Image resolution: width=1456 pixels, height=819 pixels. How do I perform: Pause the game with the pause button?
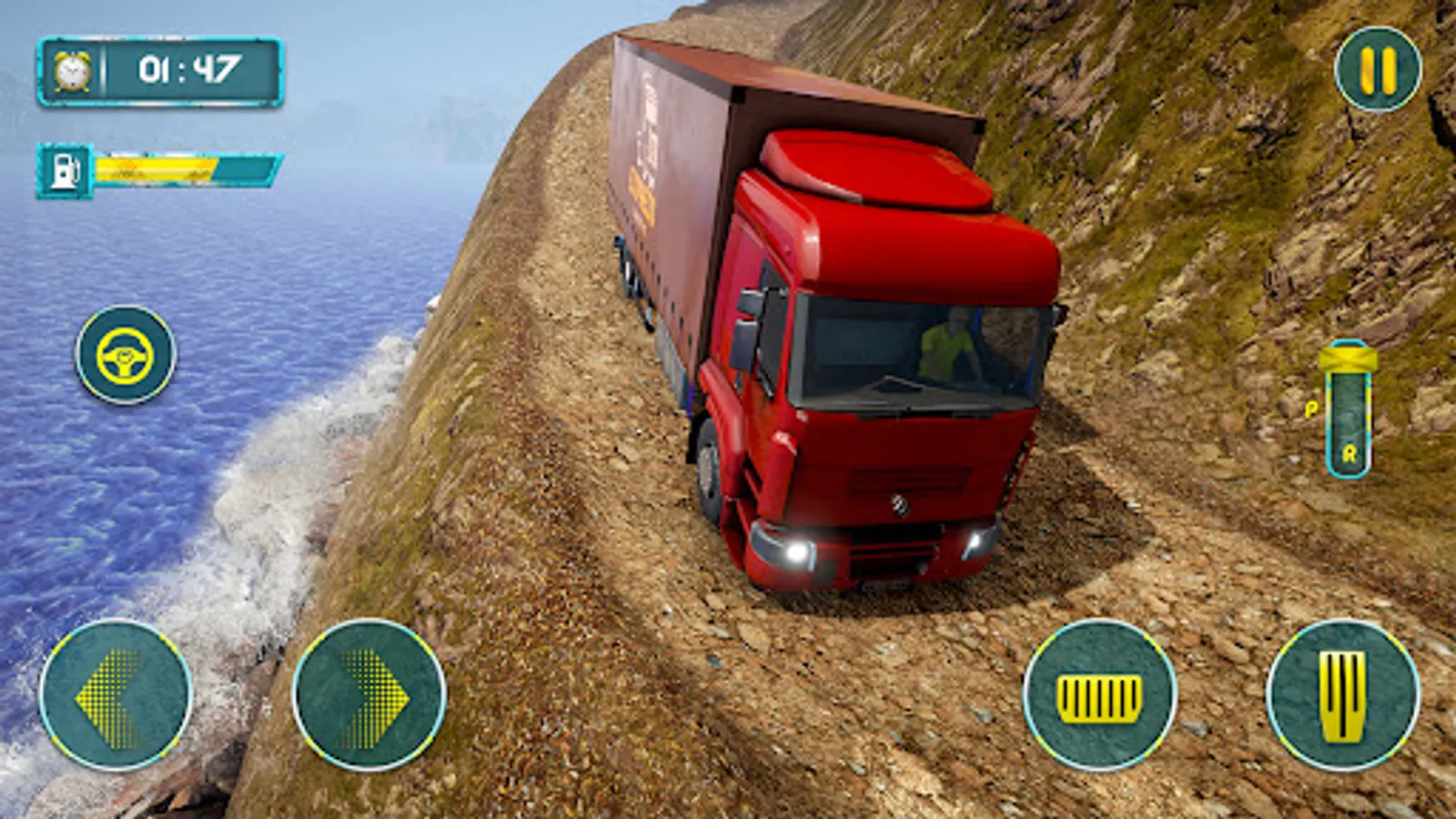pyautogui.click(x=1378, y=70)
